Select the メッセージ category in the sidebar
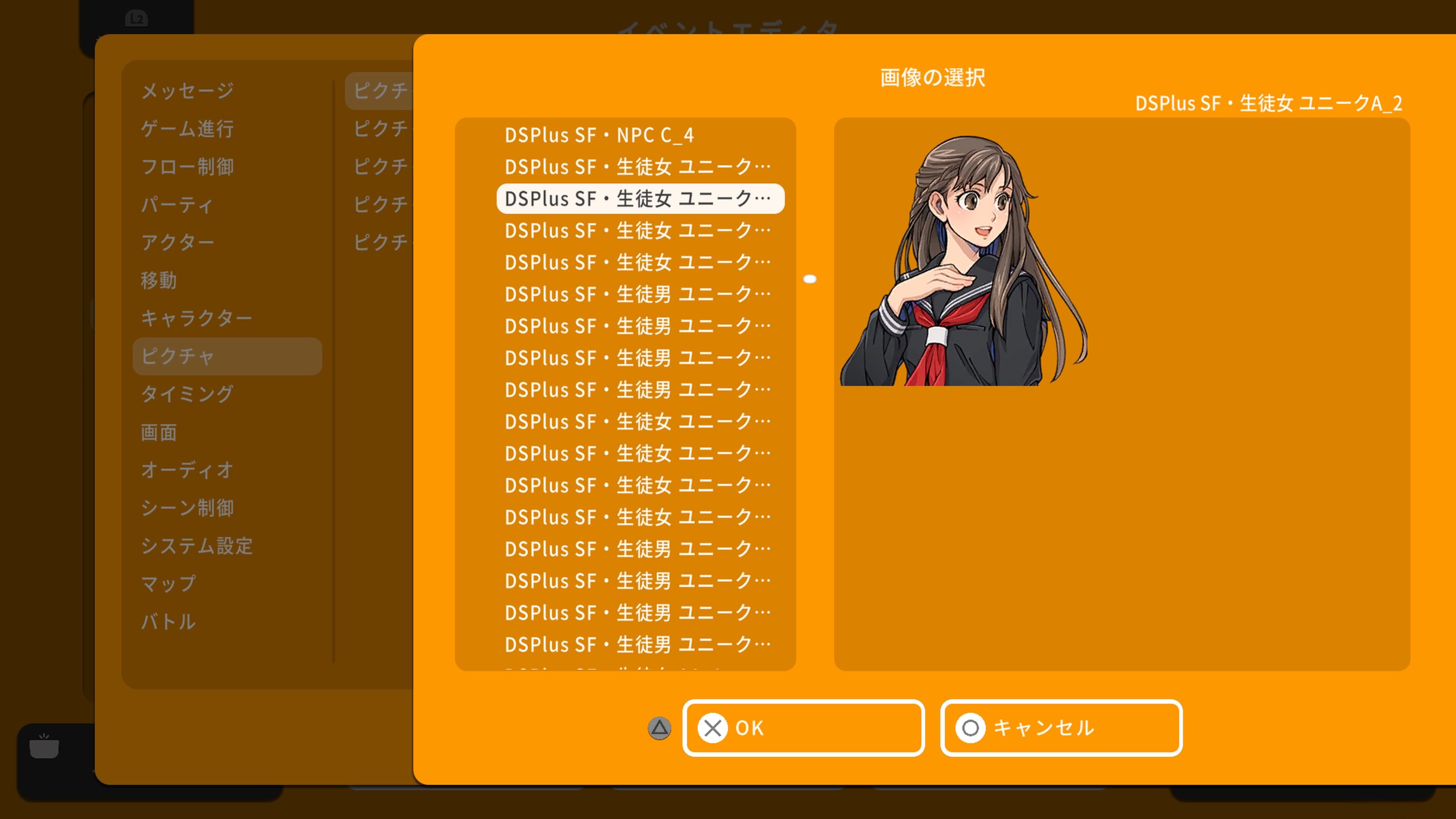 [187, 91]
